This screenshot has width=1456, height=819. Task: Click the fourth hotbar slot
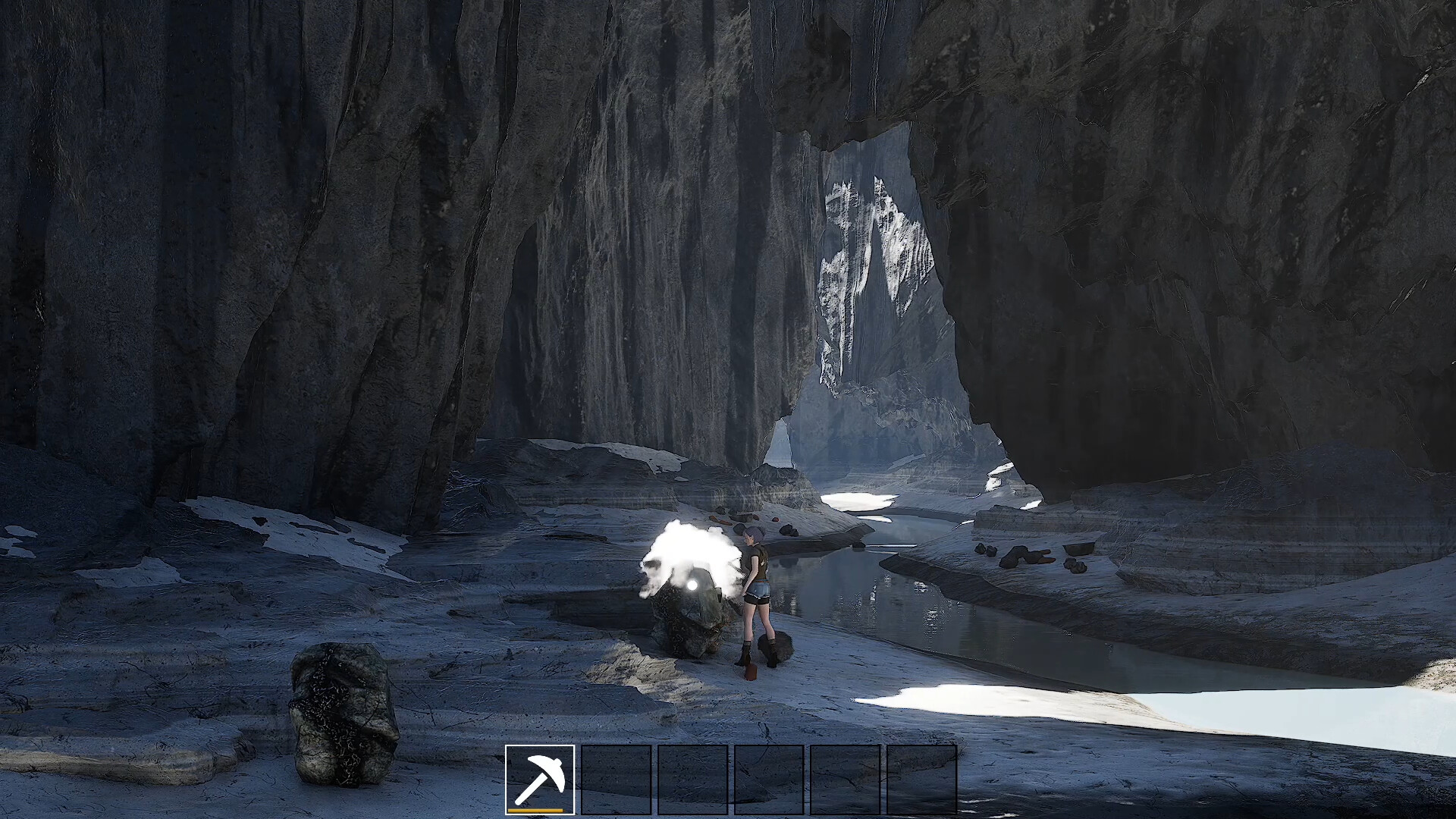click(767, 780)
